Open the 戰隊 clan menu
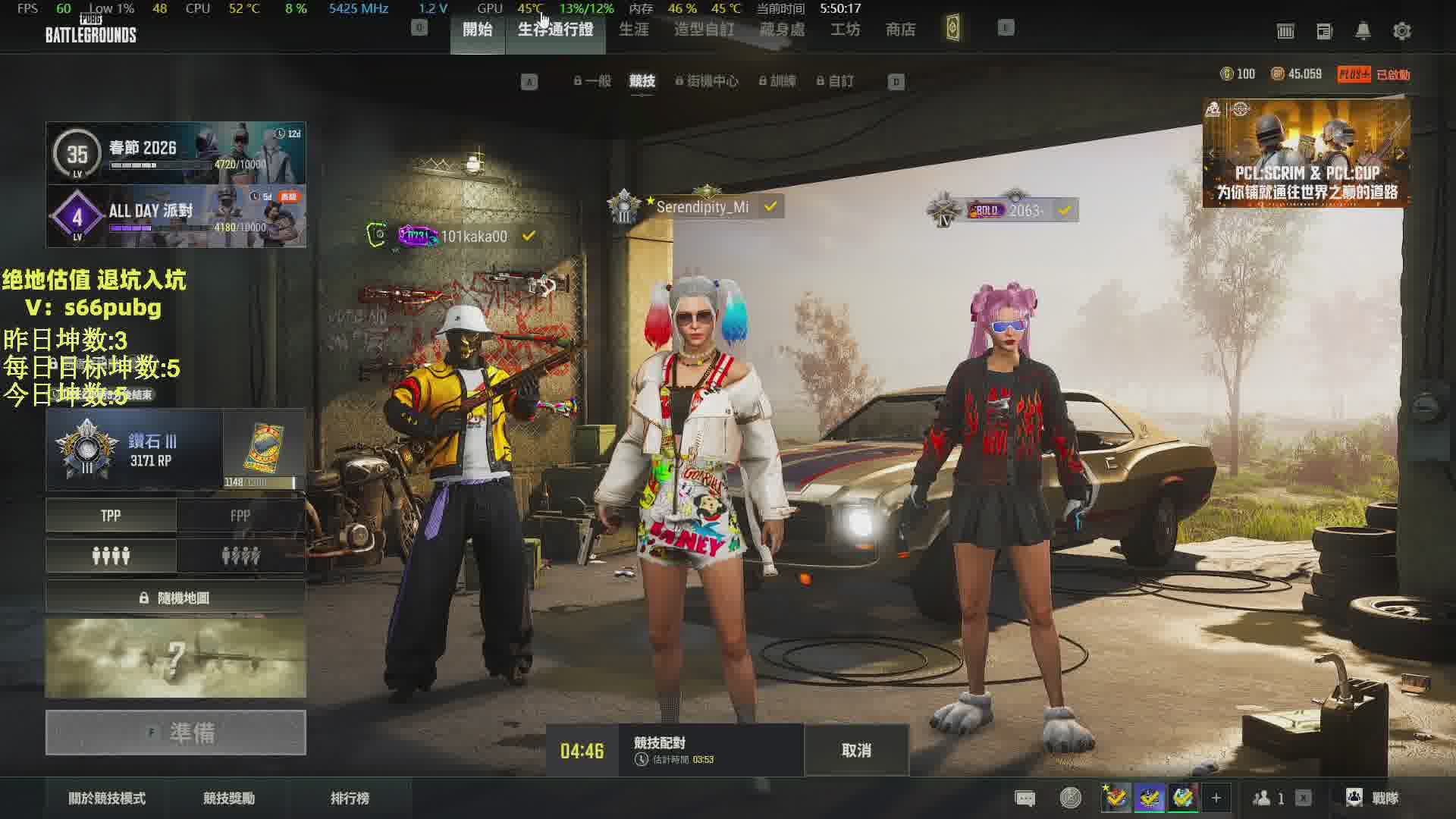The width and height of the screenshot is (1456, 819). click(1373, 798)
